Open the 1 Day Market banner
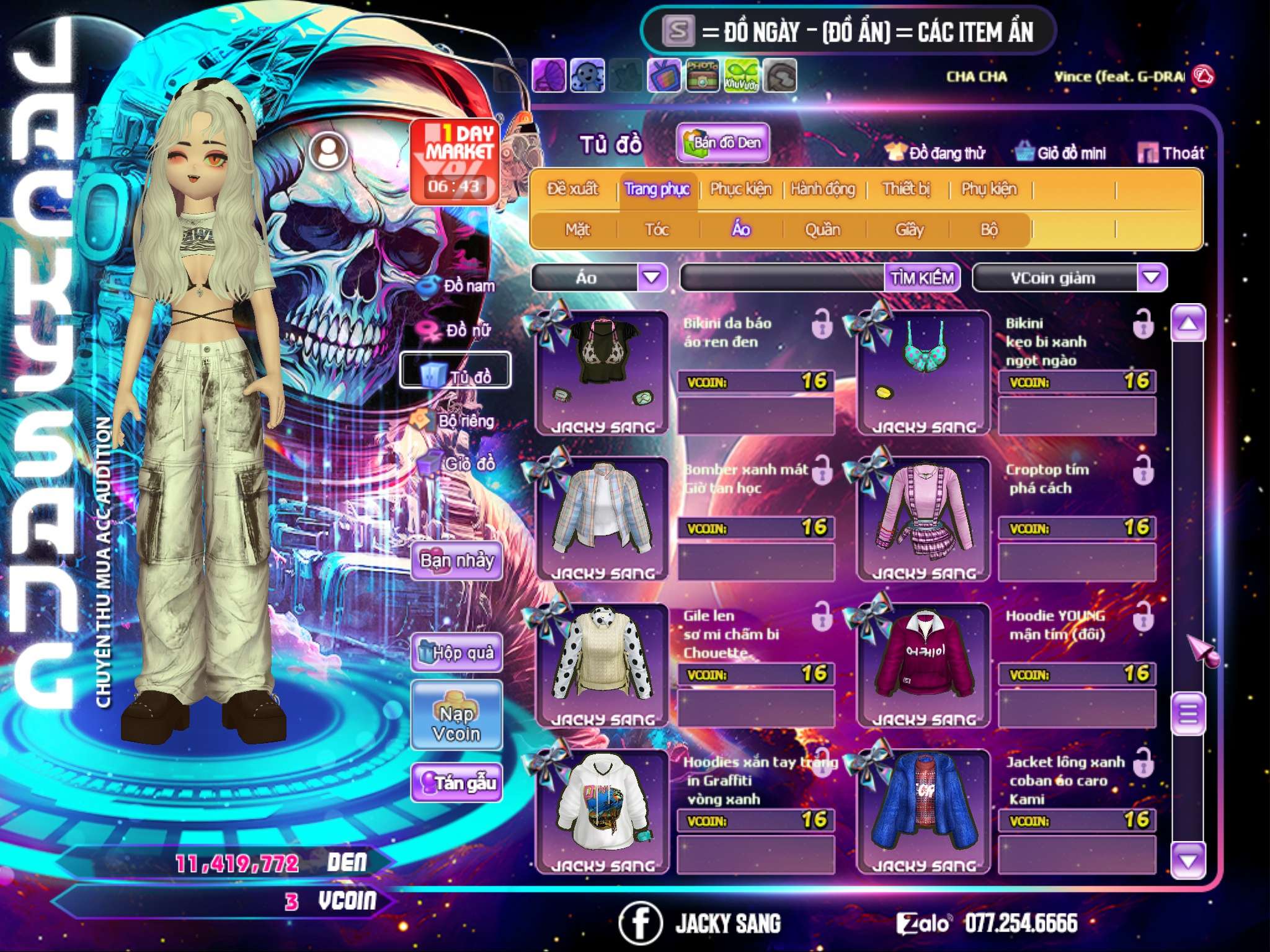Image resolution: width=1270 pixels, height=952 pixels. tap(455, 161)
